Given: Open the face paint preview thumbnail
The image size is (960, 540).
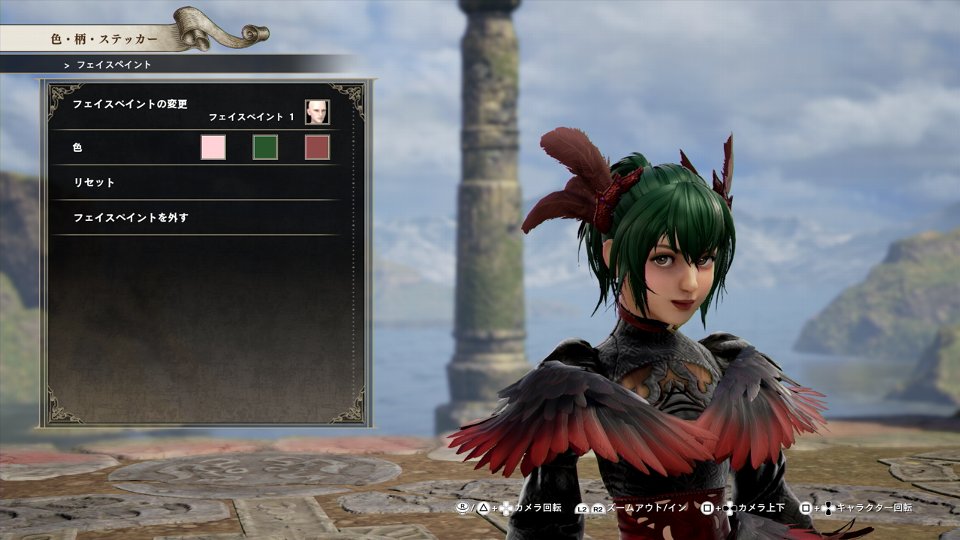Looking at the screenshot, I should 317,112.
